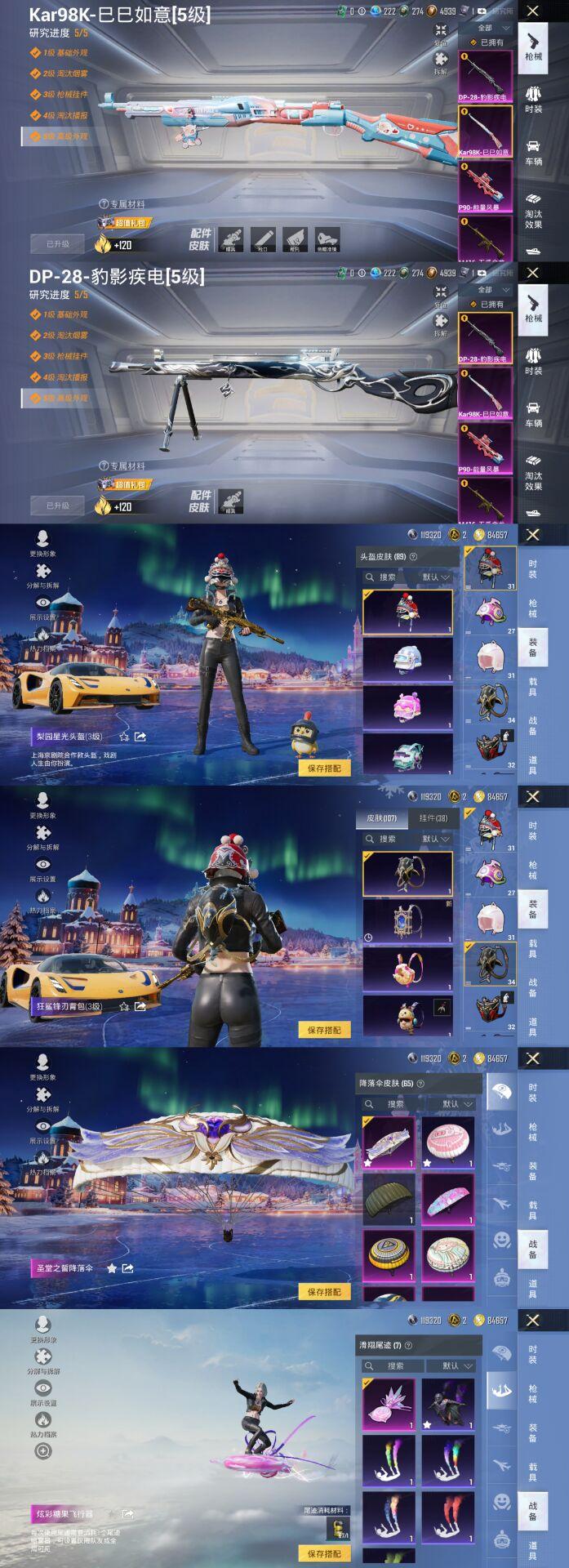Share the 圣堂之誓降落伞 parachute
This screenshot has width=569, height=1568.
(127, 1268)
